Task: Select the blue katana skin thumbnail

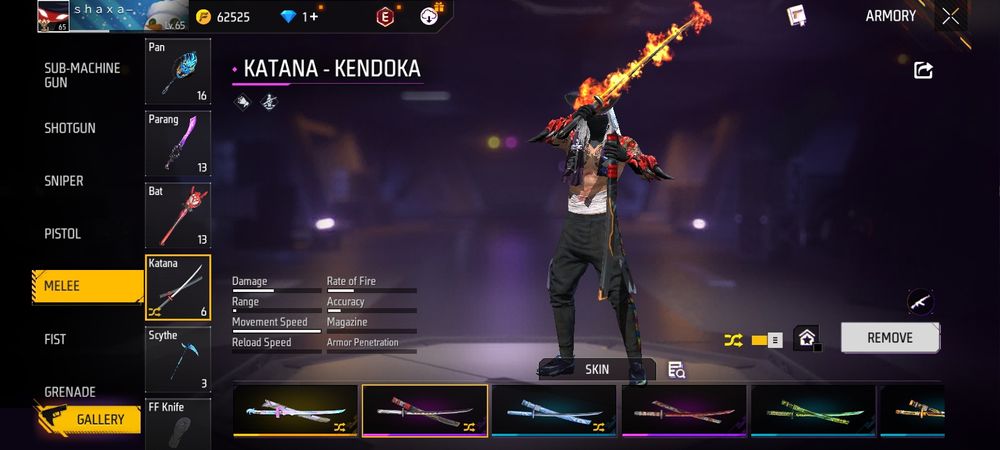Action: [553, 410]
